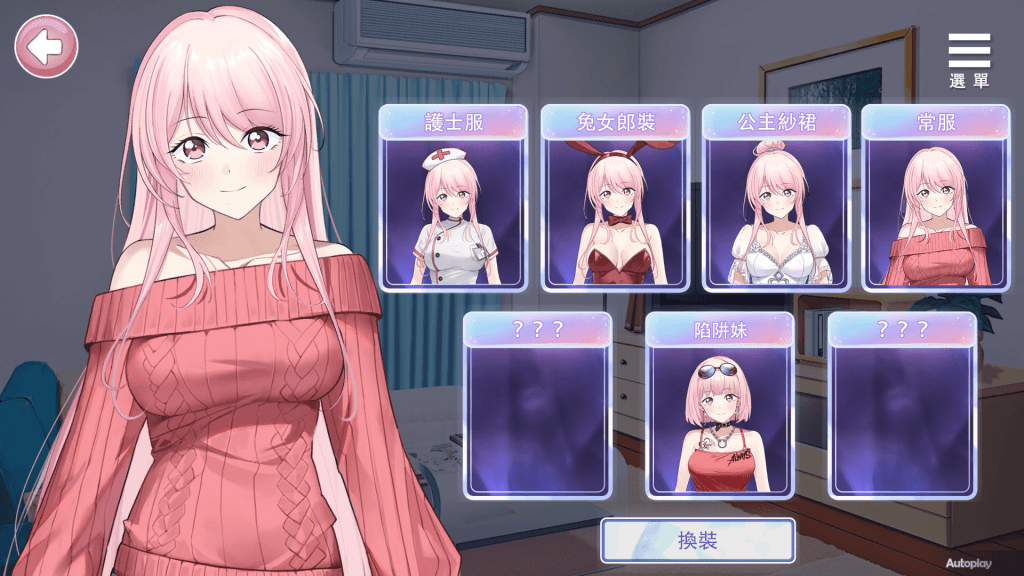Image resolution: width=1024 pixels, height=576 pixels.
Task: Choose the 兔女郎裝 bunny outfit card
Action: [615, 198]
